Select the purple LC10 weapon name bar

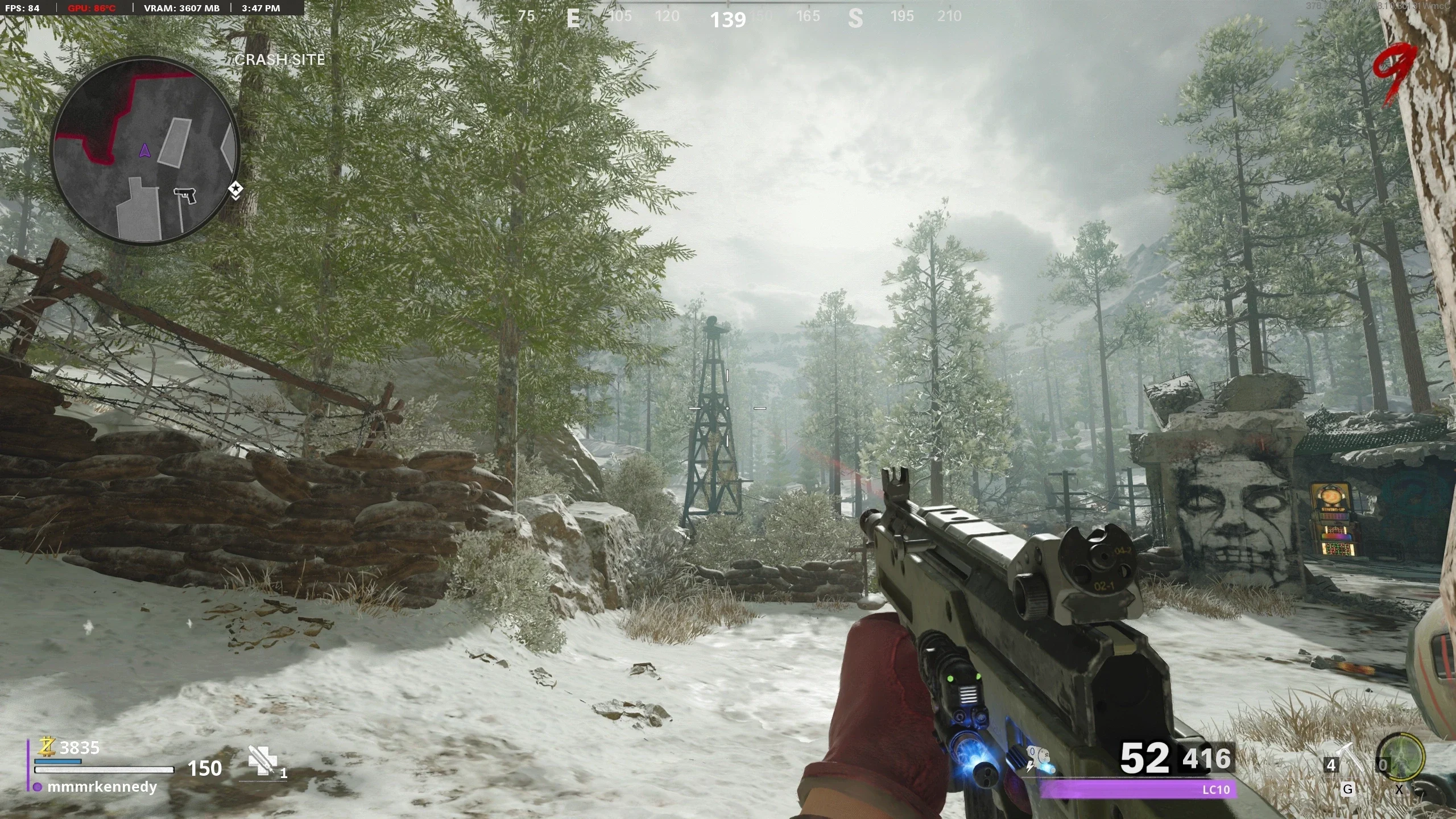(x=1137, y=789)
